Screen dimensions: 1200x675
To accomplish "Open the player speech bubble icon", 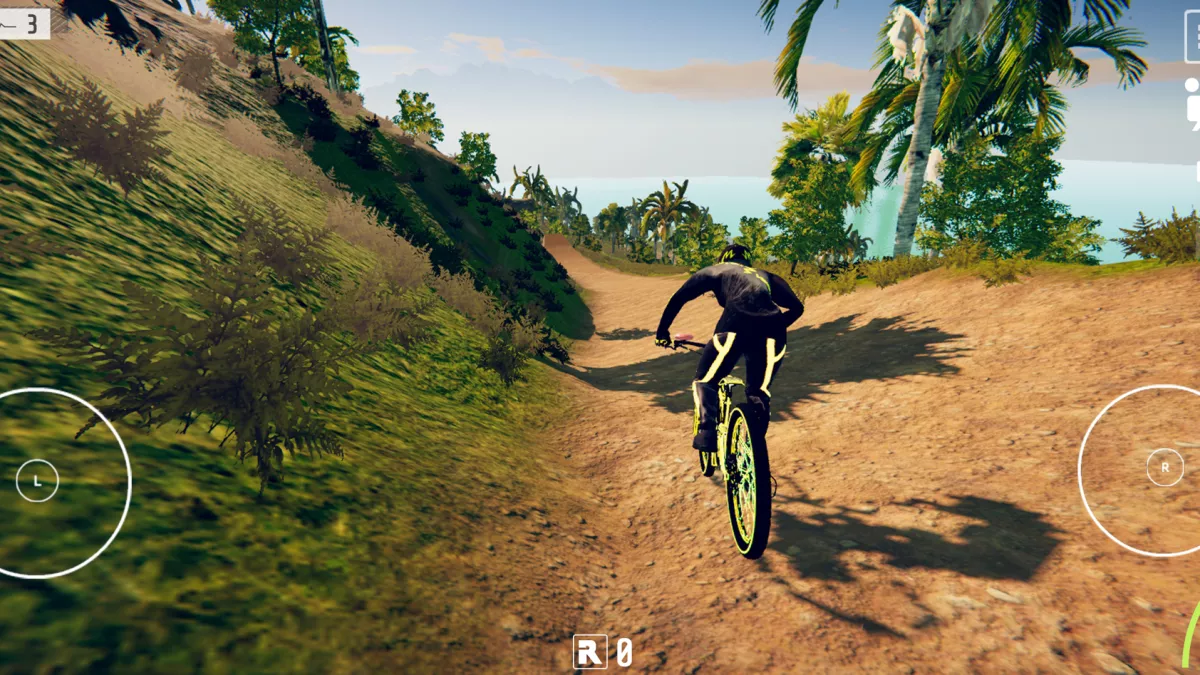I will (1193, 104).
